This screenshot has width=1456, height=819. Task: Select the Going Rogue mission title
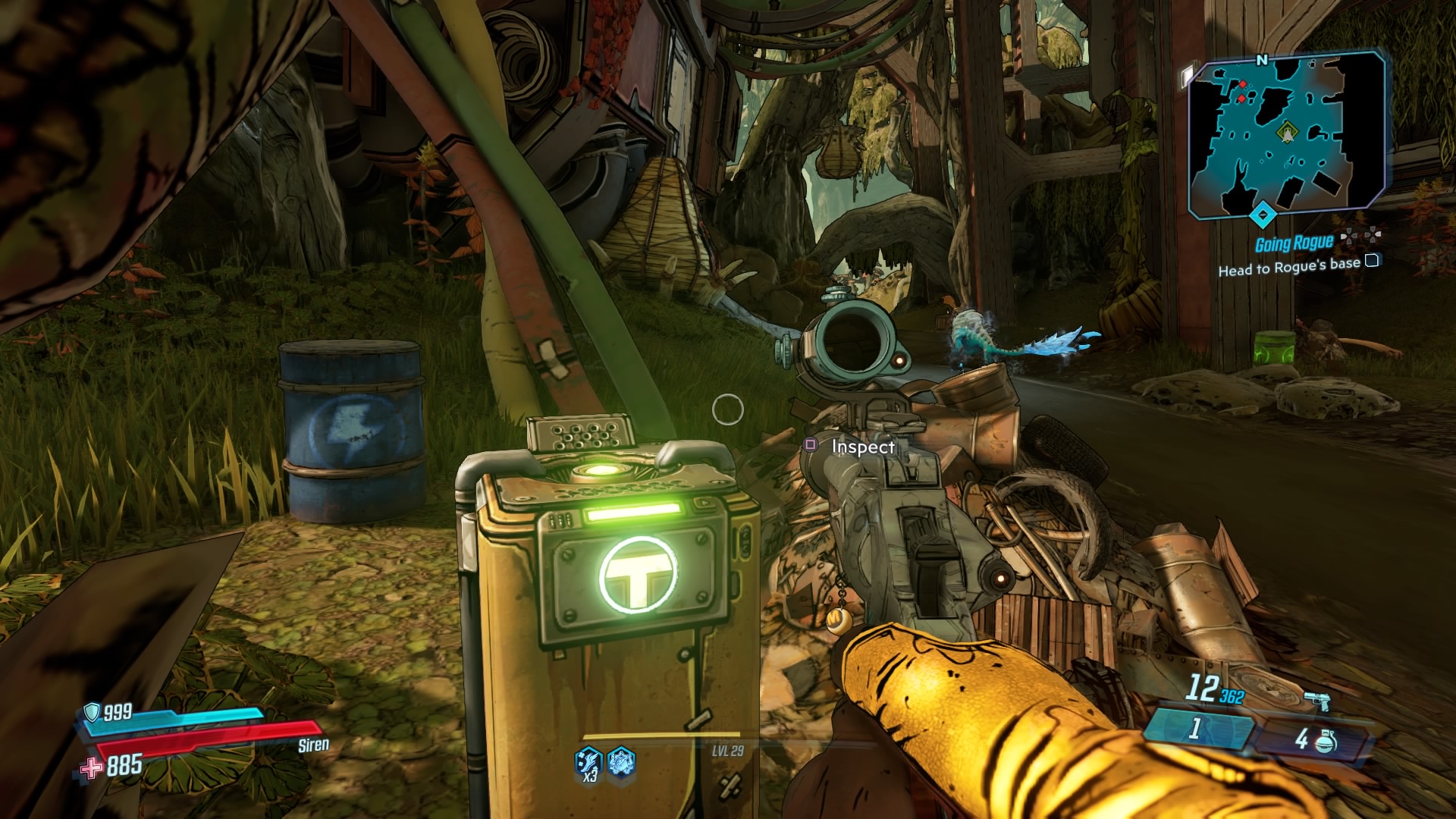coord(1294,243)
